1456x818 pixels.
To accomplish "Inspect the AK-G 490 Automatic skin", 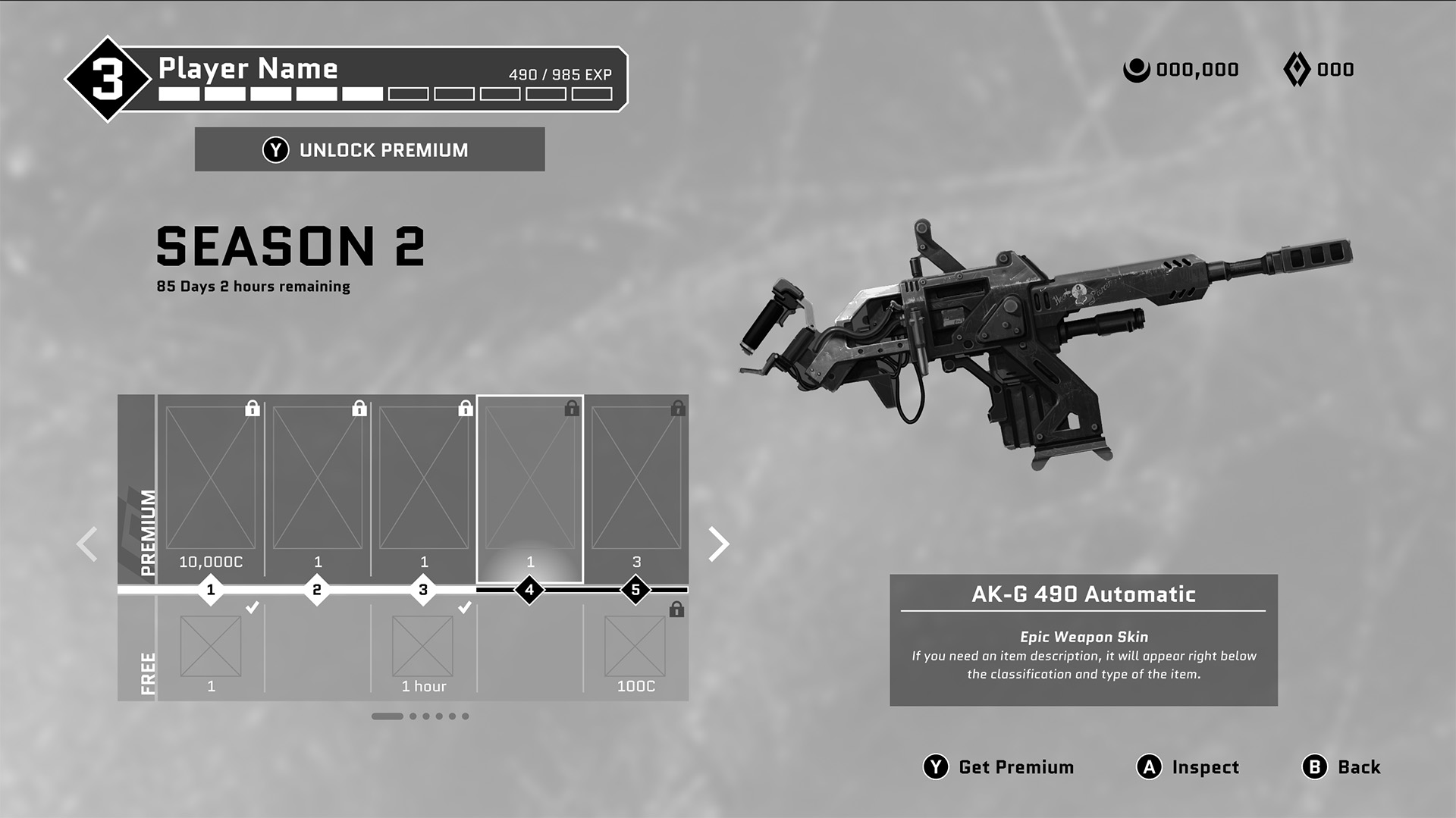I will tap(1188, 767).
